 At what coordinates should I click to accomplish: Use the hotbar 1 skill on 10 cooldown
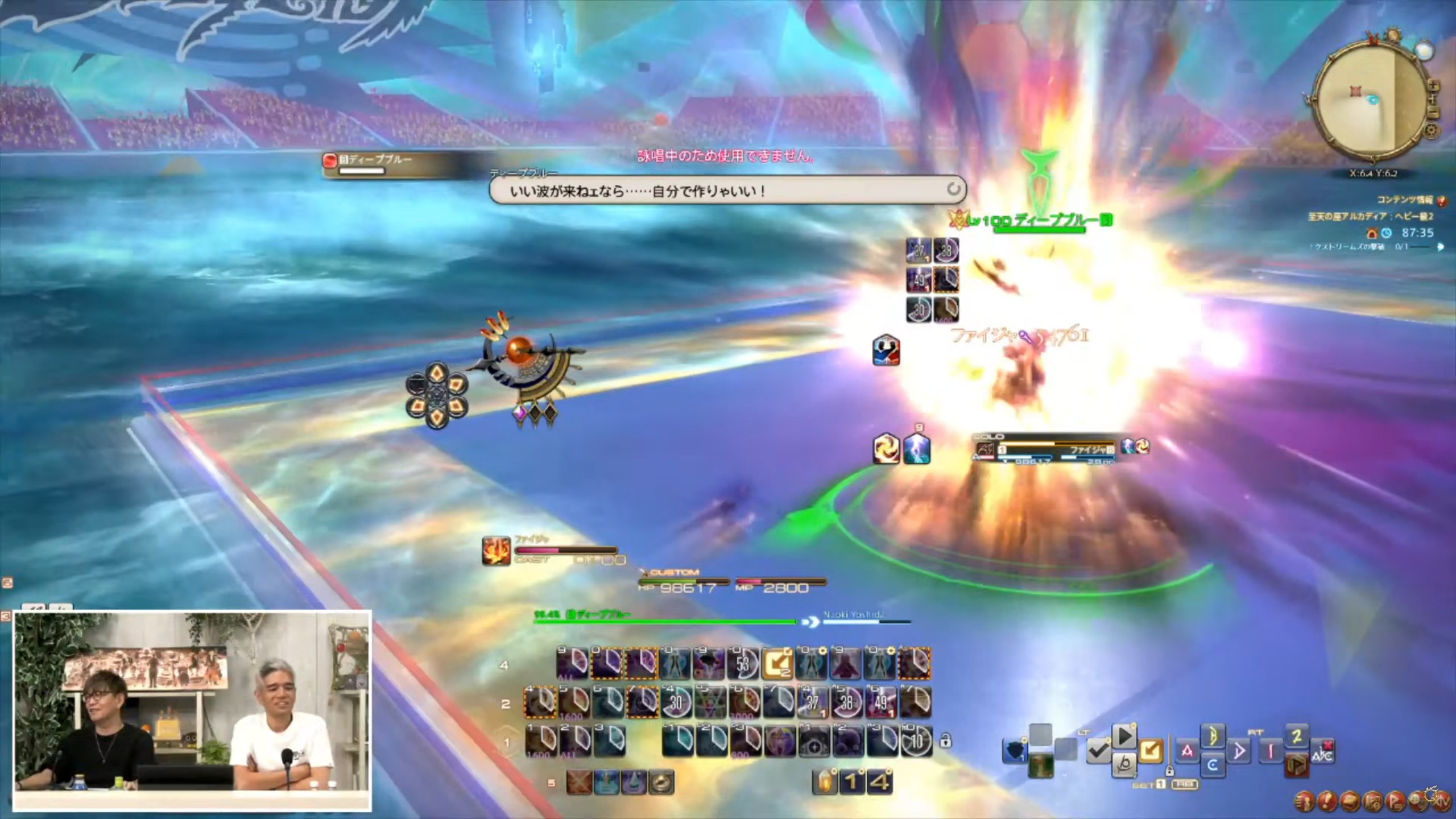click(916, 741)
